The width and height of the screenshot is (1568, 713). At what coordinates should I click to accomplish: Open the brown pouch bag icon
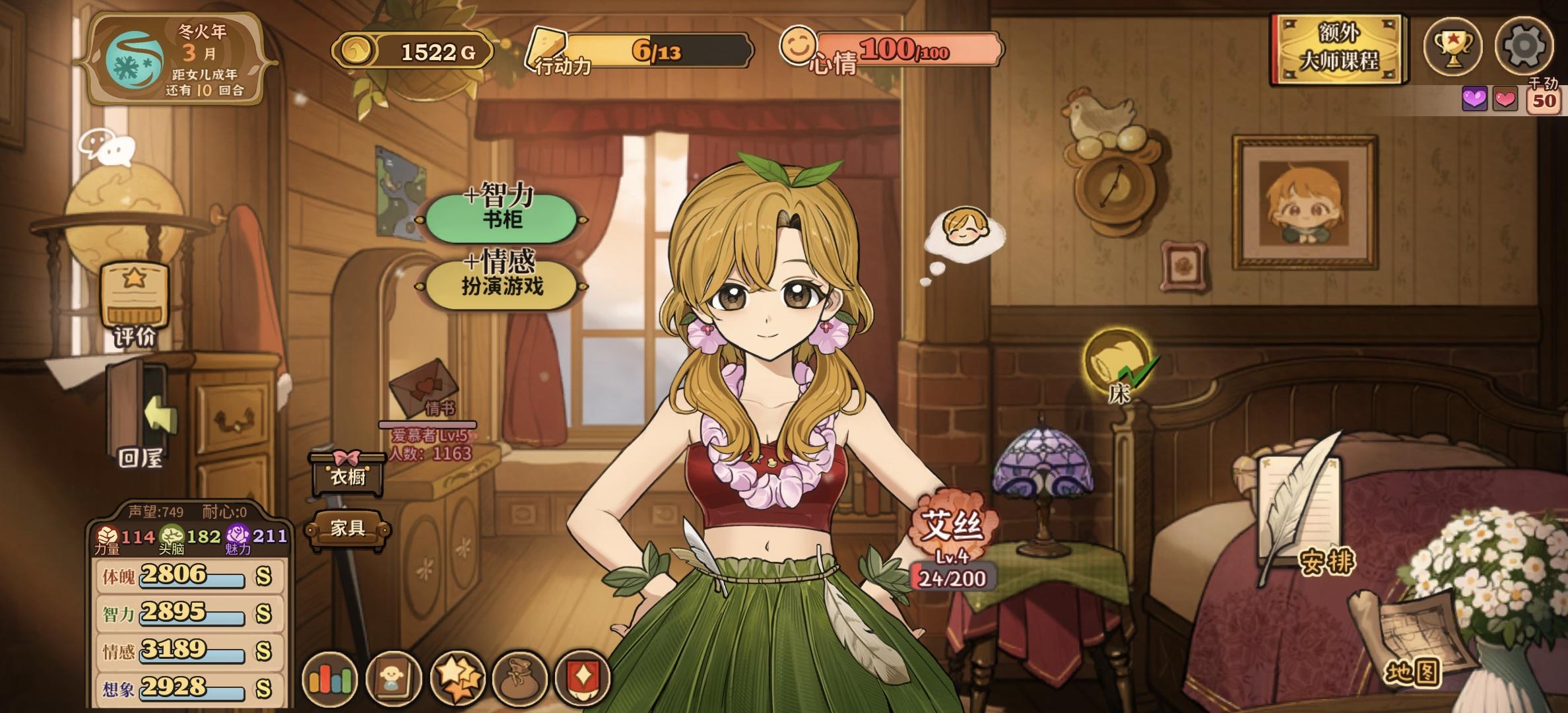[x=521, y=679]
